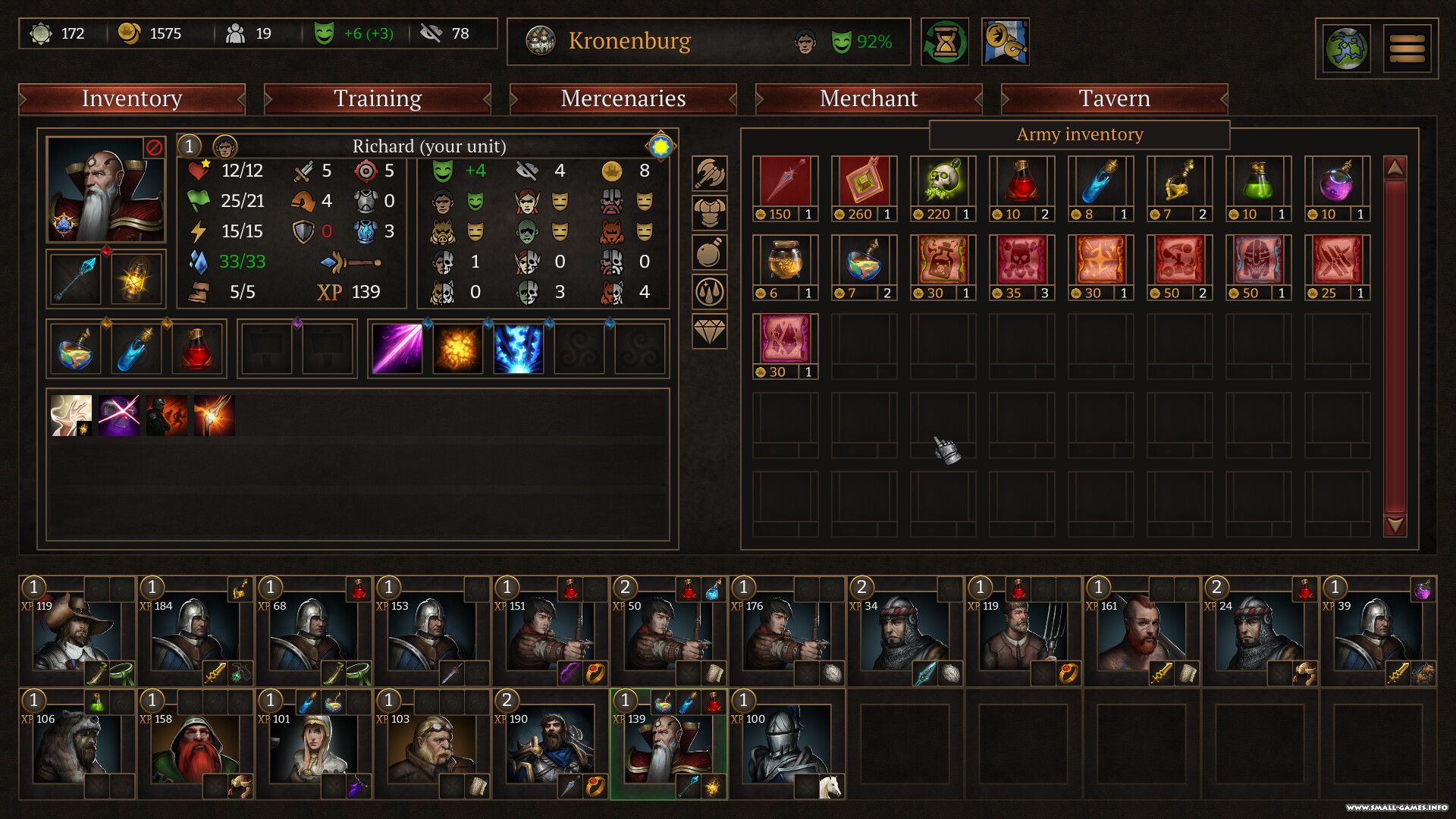Viewport: 1456px width, 819px height.
Task: Switch to the Merchant tab
Action: point(868,99)
